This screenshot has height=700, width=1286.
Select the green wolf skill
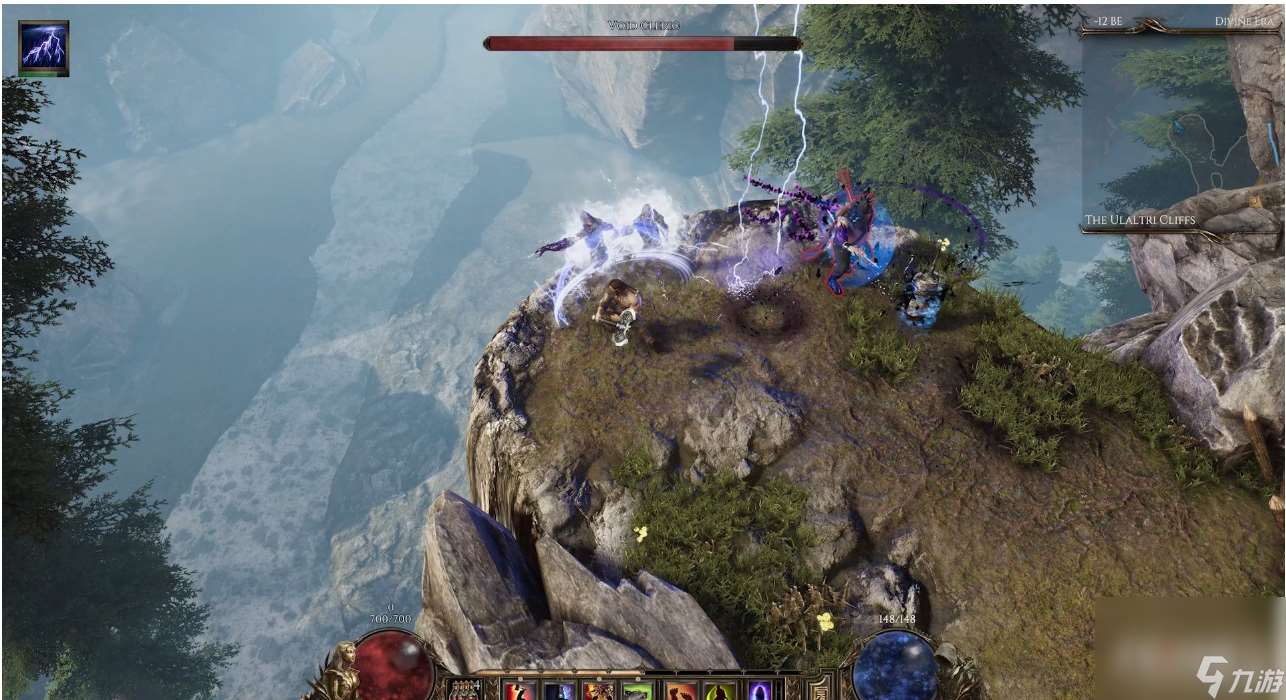[x=637, y=691]
